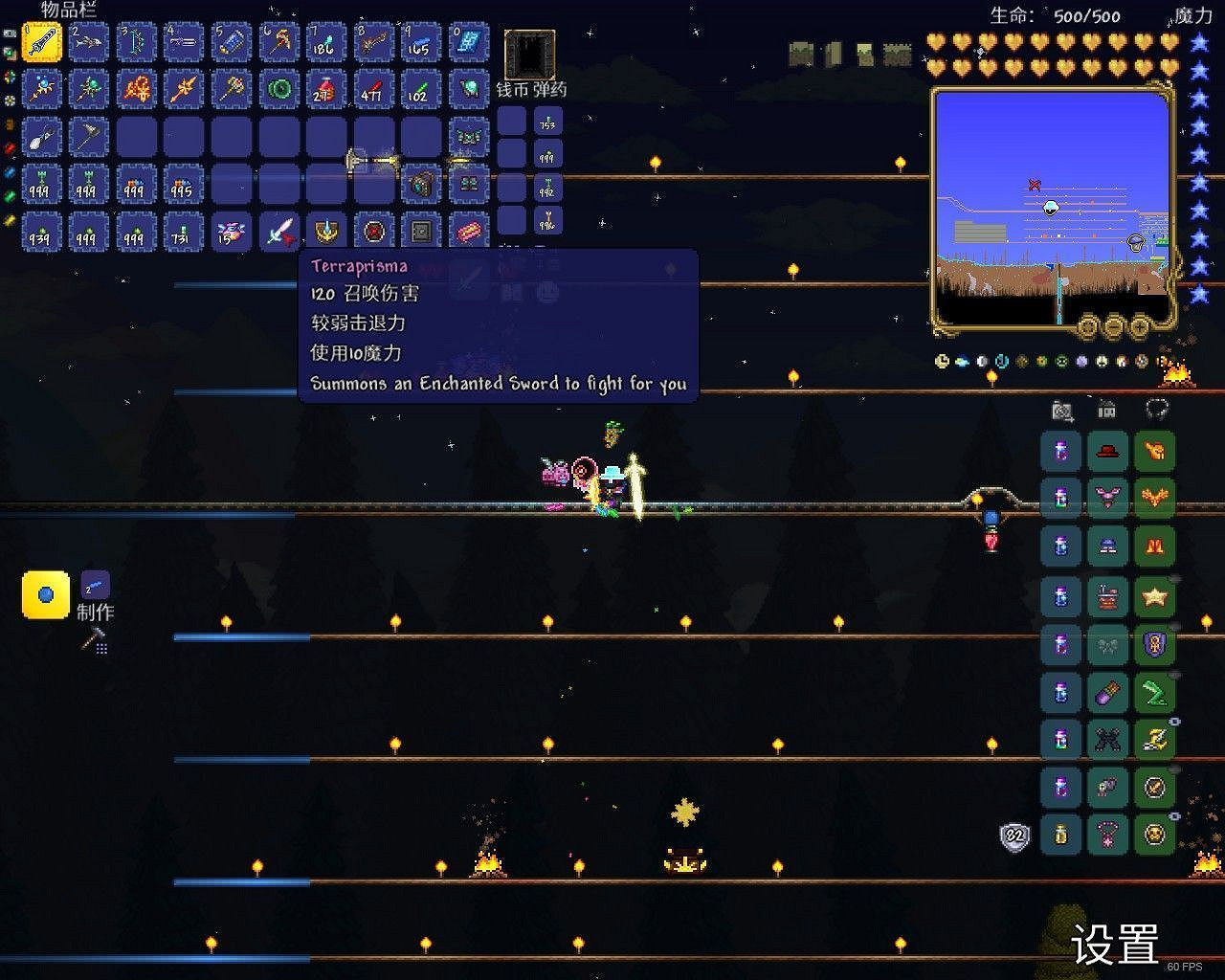1225x980 pixels.
Task: Select the topmost purple dye slot
Action: pos(1059,451)
